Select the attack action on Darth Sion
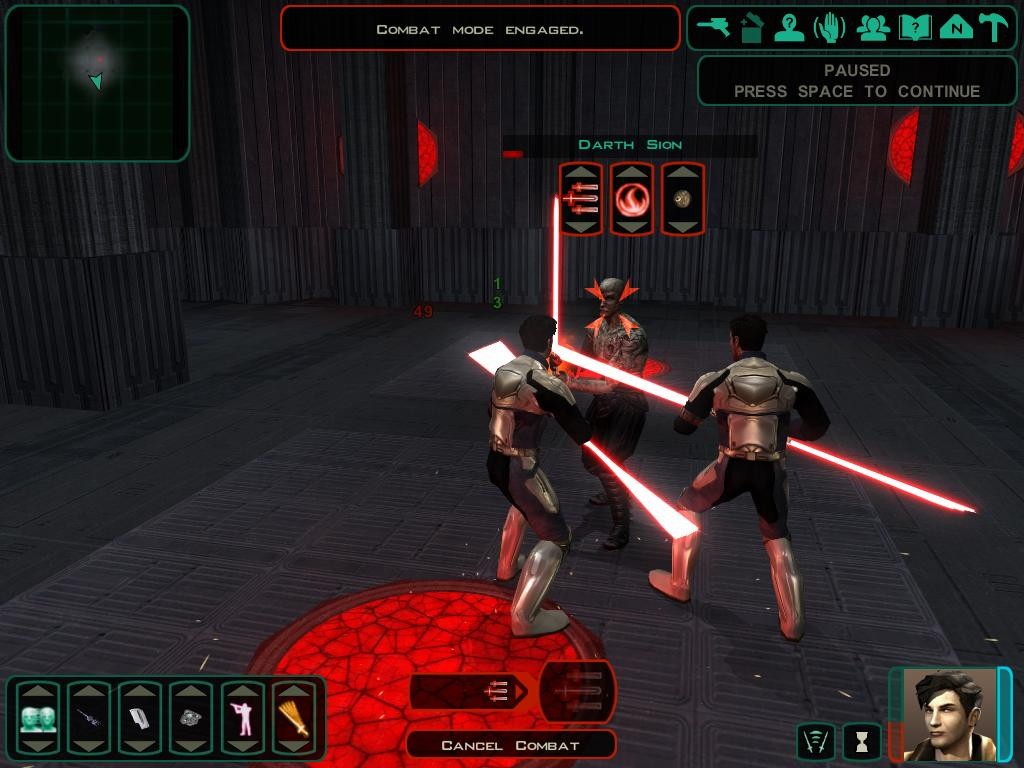This screenshot has width=1024, height=768. pyautogui.click(x=581, y=199)
